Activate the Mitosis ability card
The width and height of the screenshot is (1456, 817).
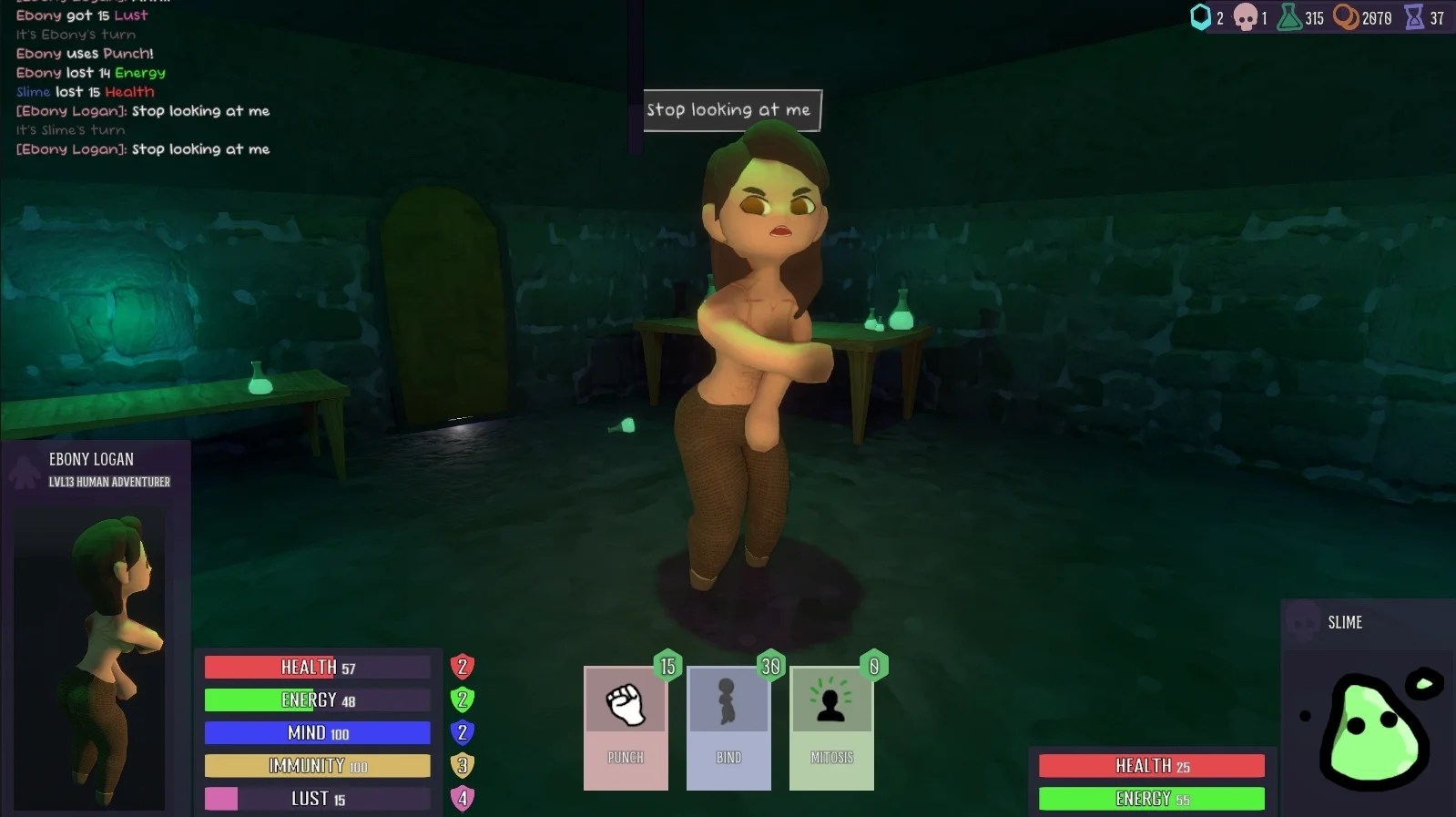831,727
